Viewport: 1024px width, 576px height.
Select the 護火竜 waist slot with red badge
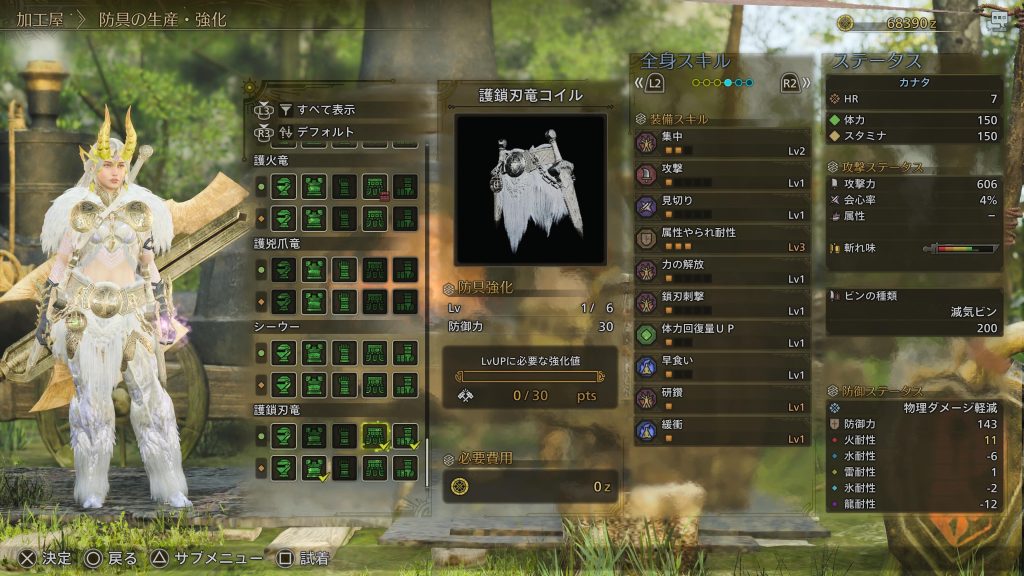coord(375,186)
